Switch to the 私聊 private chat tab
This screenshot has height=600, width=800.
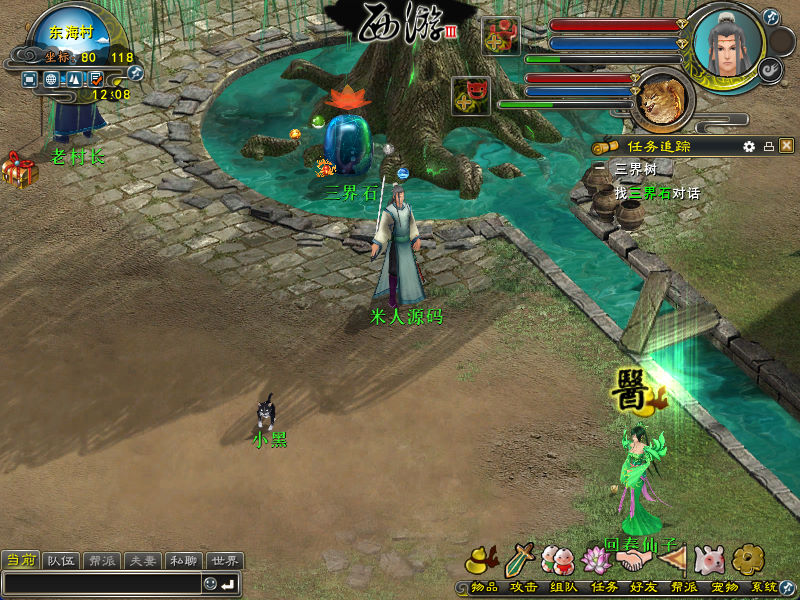[183, 561]
